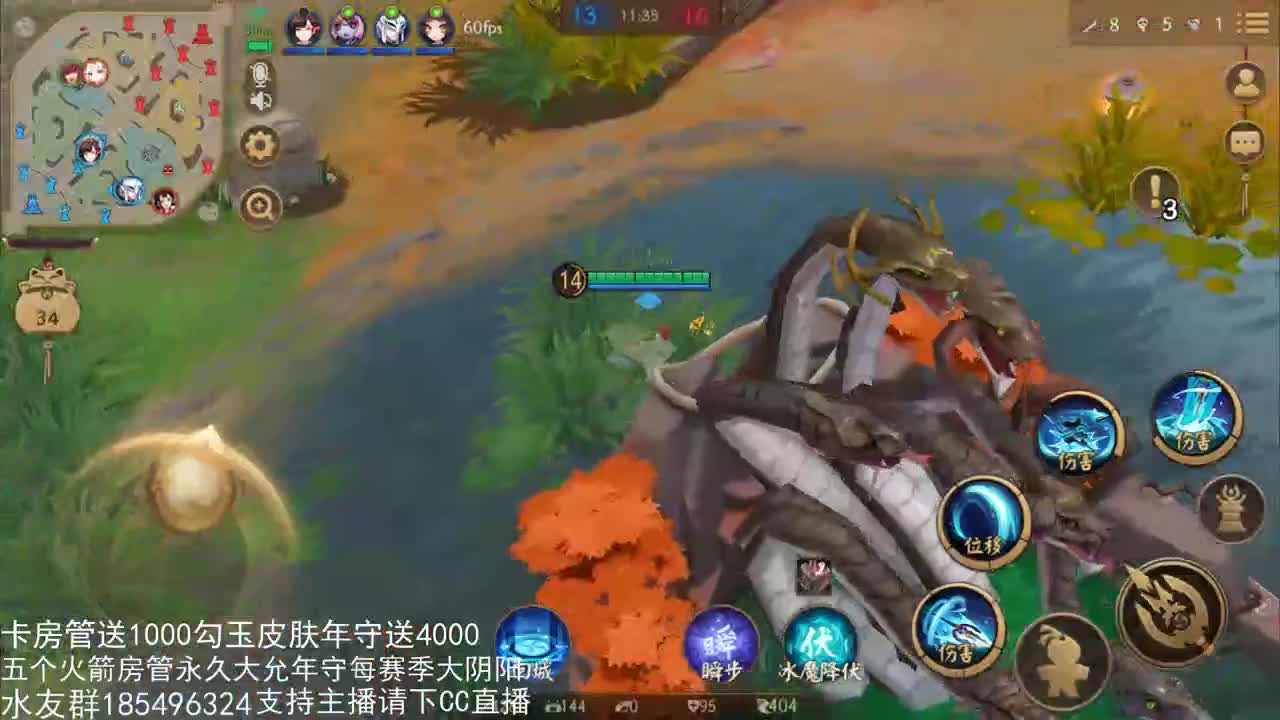Toggle the microphone voice chat
Image resolution: width=1280 pixels, height=720 pixels.
point(260,70)
